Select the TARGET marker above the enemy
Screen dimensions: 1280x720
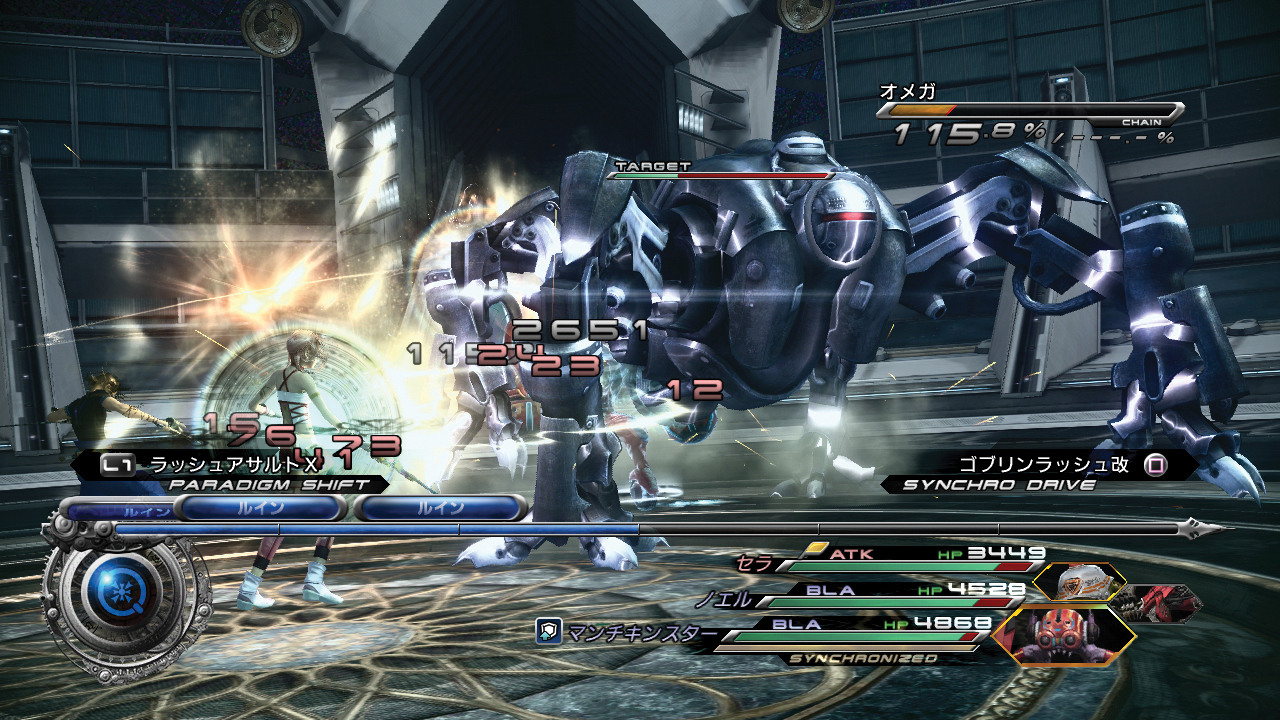coord(653,166)
